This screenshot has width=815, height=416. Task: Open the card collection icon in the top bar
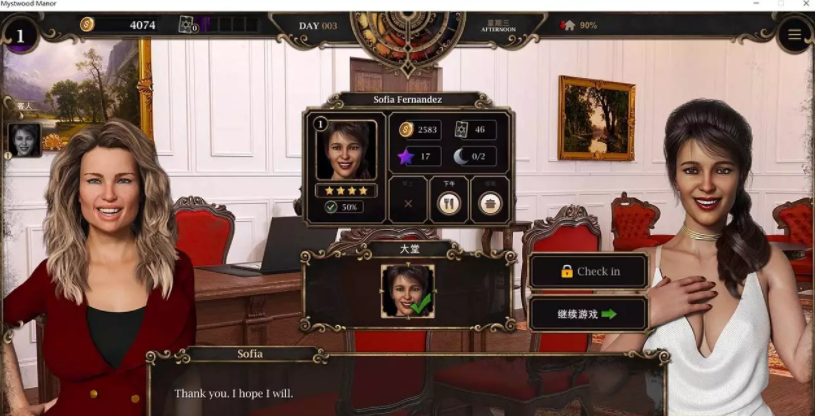[x=187, y=25]
